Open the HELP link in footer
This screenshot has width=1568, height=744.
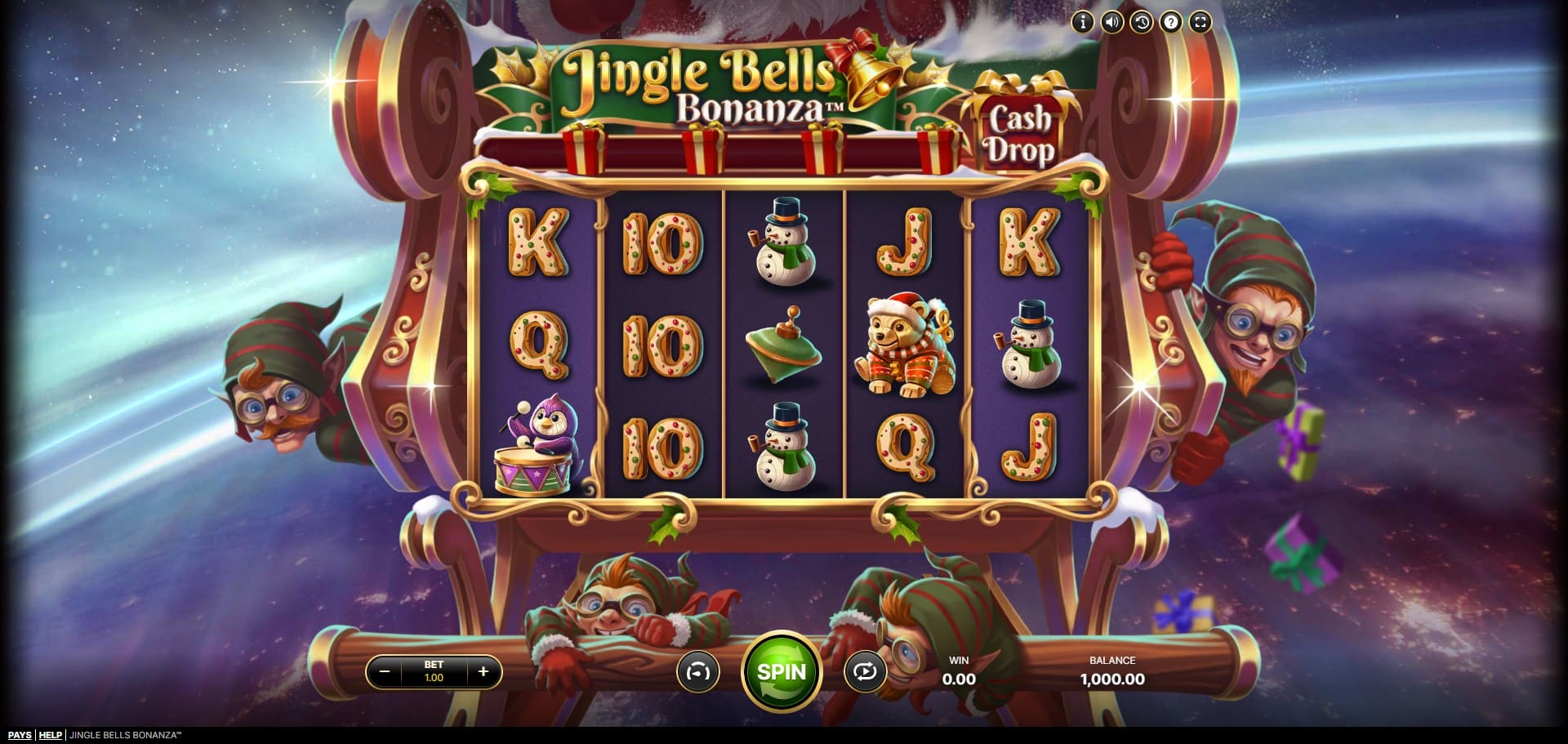(x=51, y=735)
